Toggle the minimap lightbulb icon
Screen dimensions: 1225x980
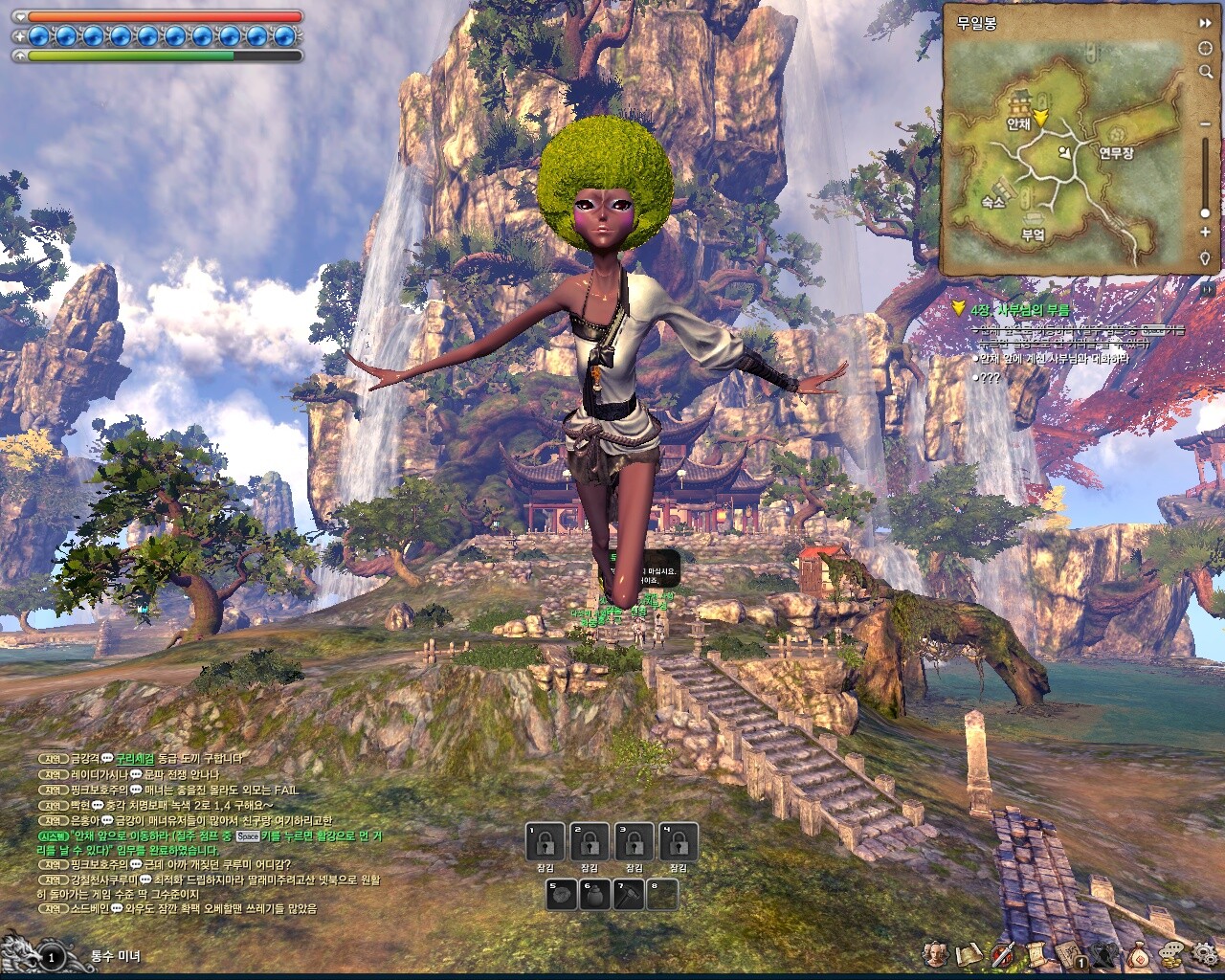coord(1206,258)
